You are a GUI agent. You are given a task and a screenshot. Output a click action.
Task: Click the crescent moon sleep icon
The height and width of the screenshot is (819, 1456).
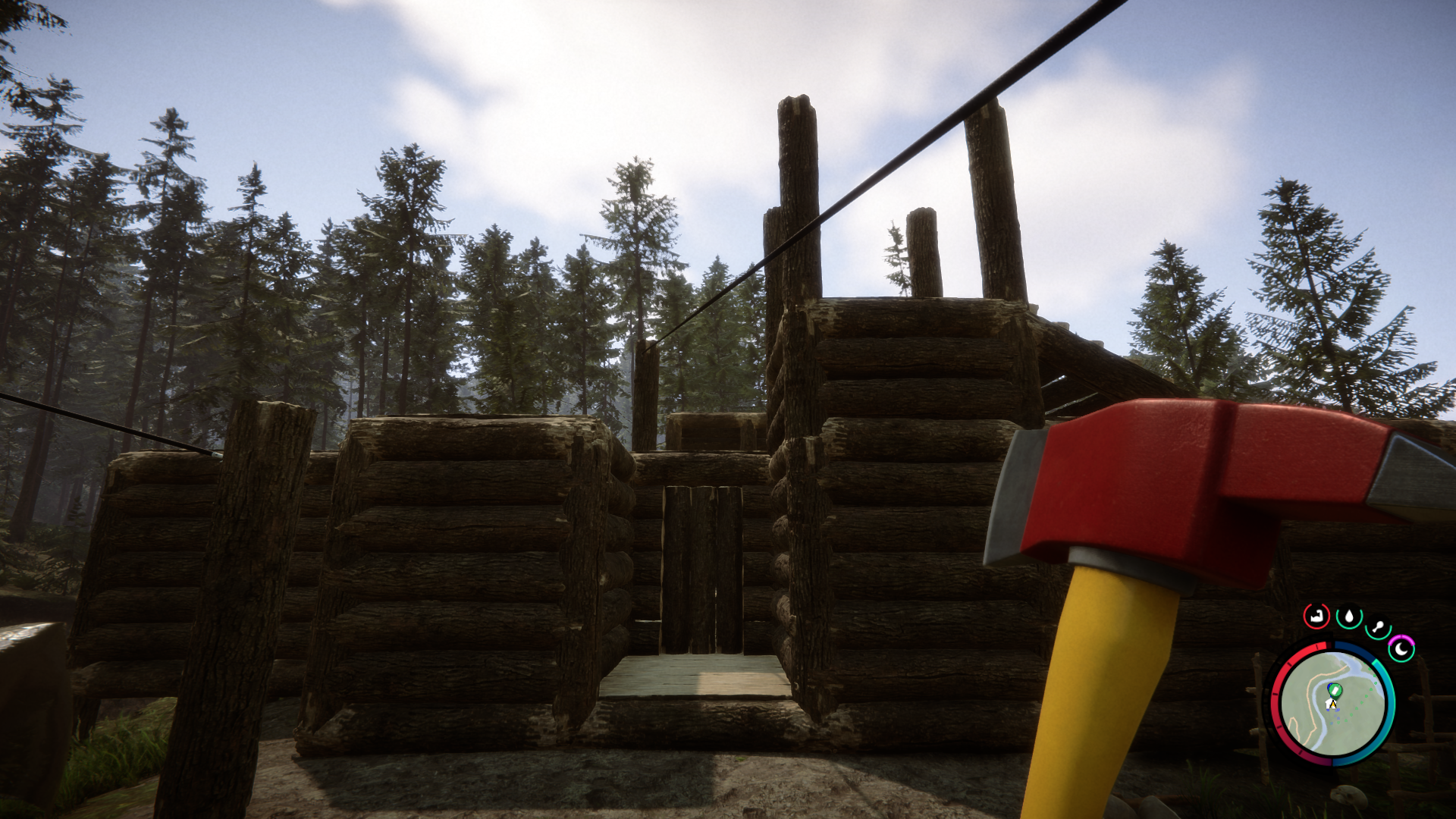1401,648
